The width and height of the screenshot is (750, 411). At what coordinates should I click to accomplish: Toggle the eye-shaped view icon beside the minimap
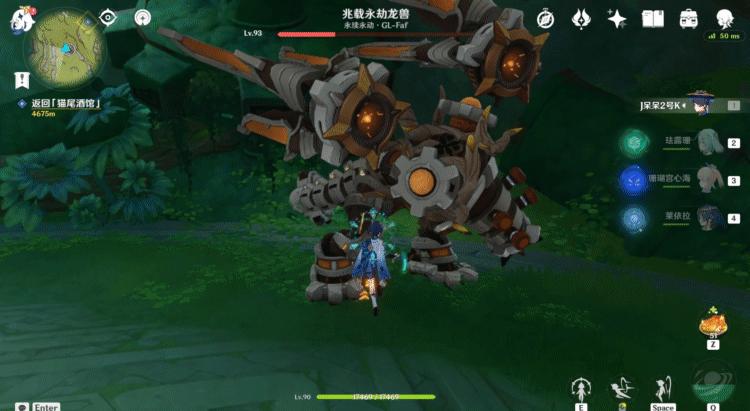[x=109, y=18]
